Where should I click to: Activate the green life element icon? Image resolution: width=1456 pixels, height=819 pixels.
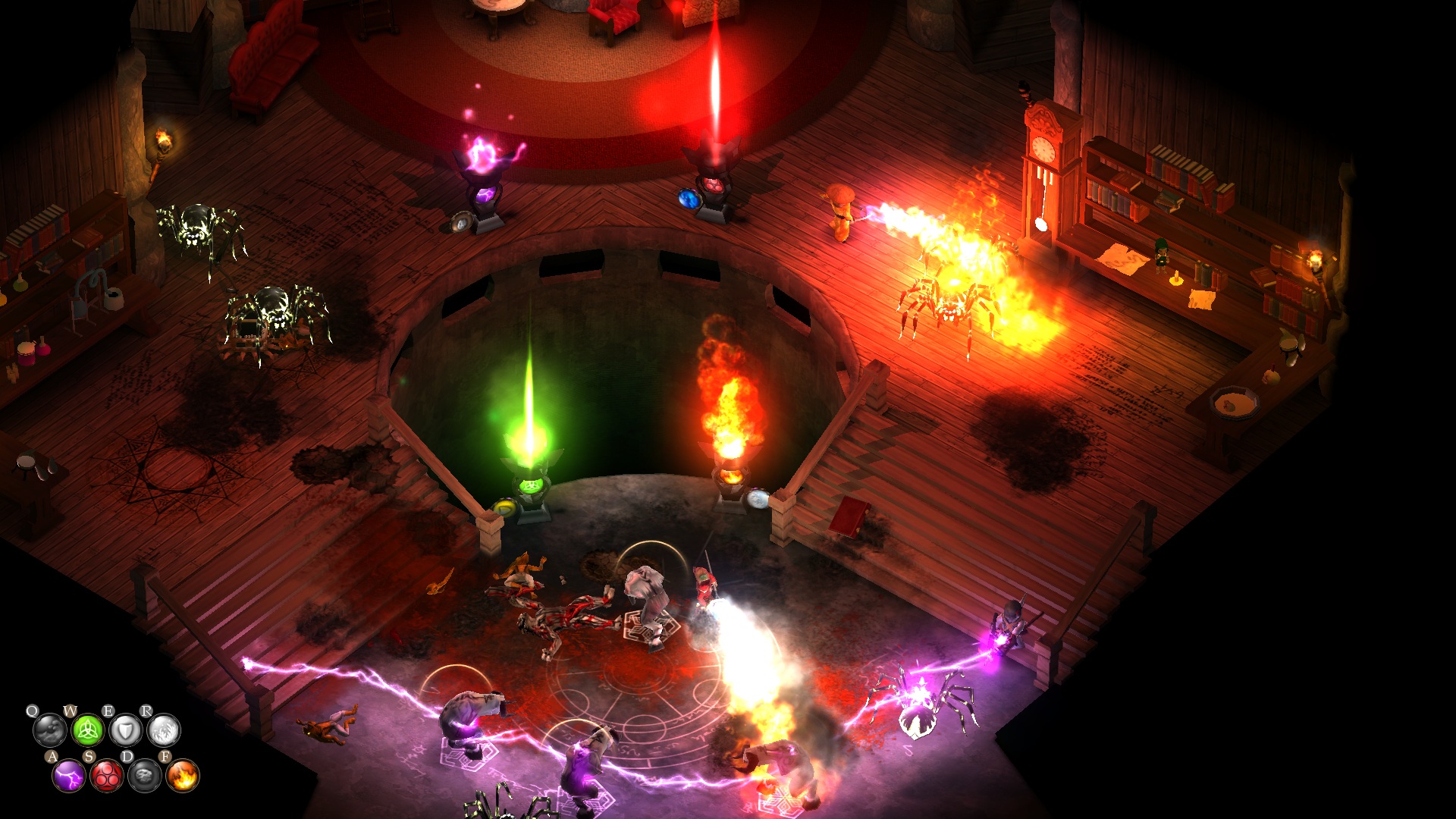87,731
